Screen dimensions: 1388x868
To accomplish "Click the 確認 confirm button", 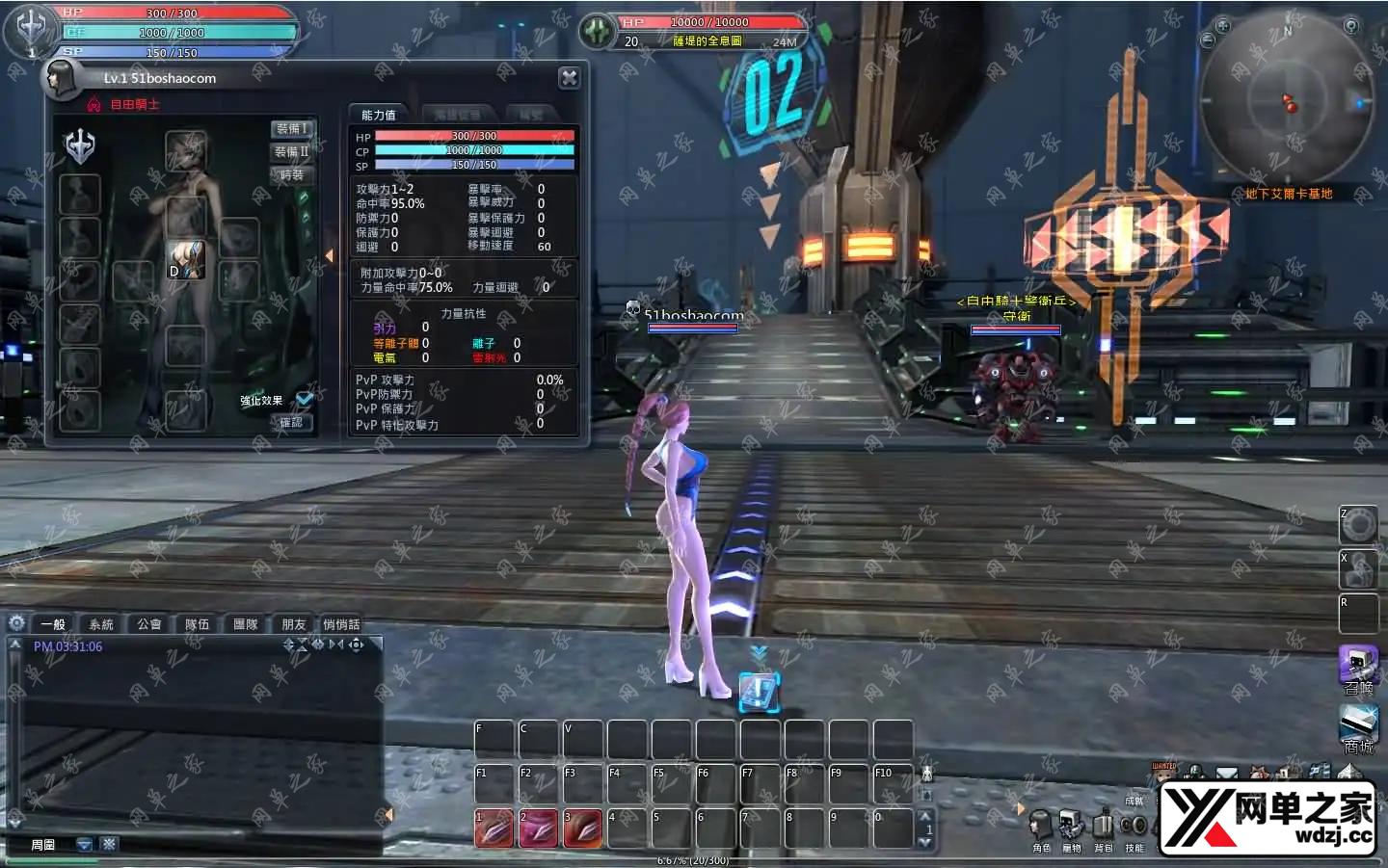I will 291,422.
